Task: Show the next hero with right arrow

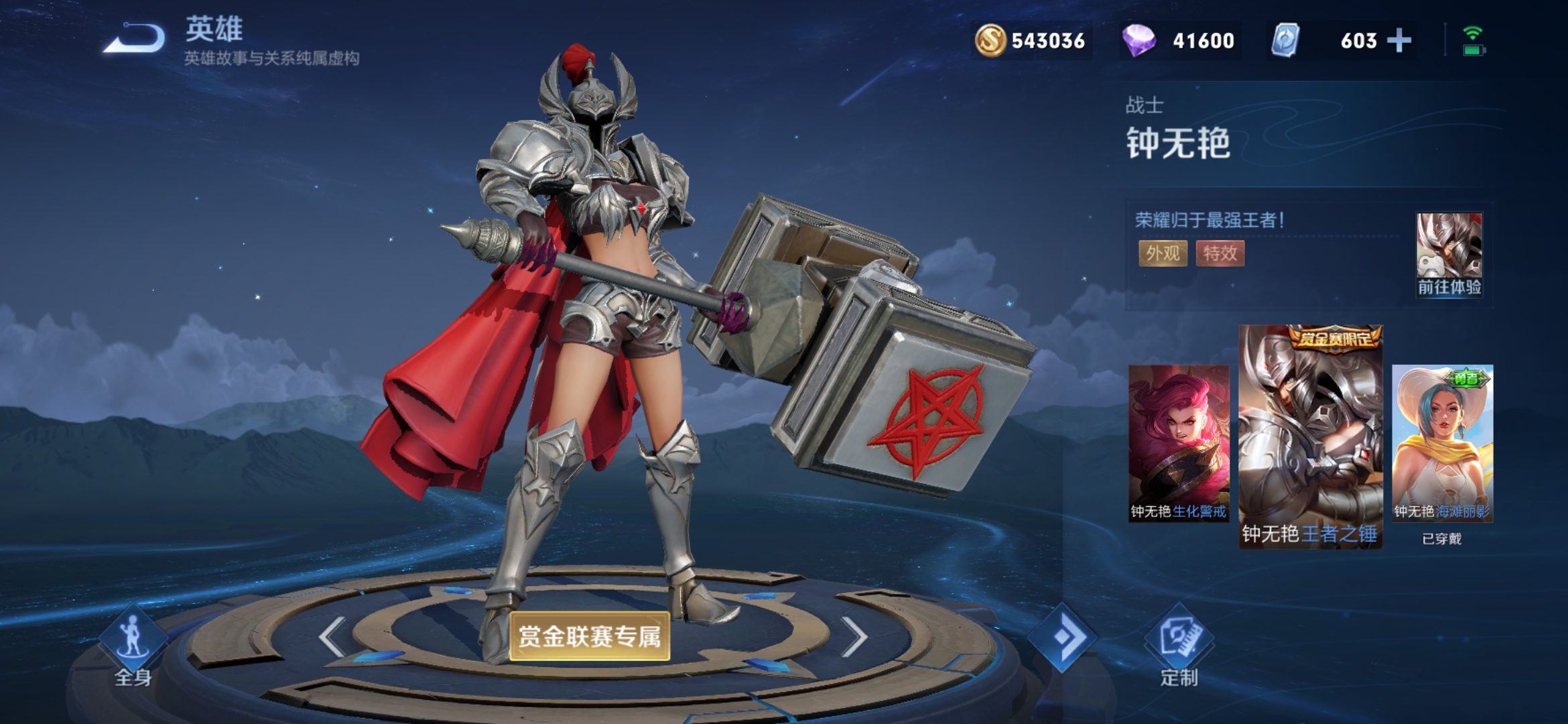Action: pyautogui.click(x=854, y=636)
